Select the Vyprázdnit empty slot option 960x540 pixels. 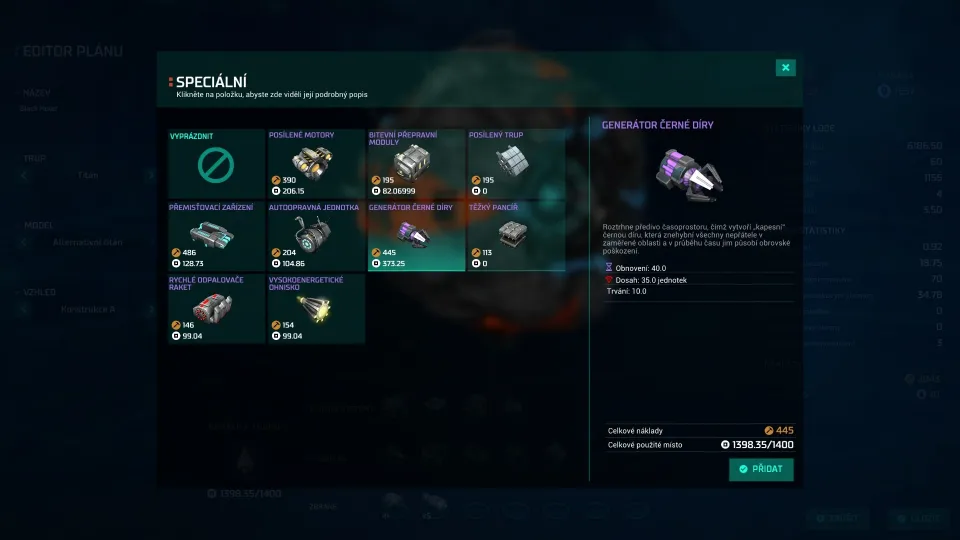[216, 164]
